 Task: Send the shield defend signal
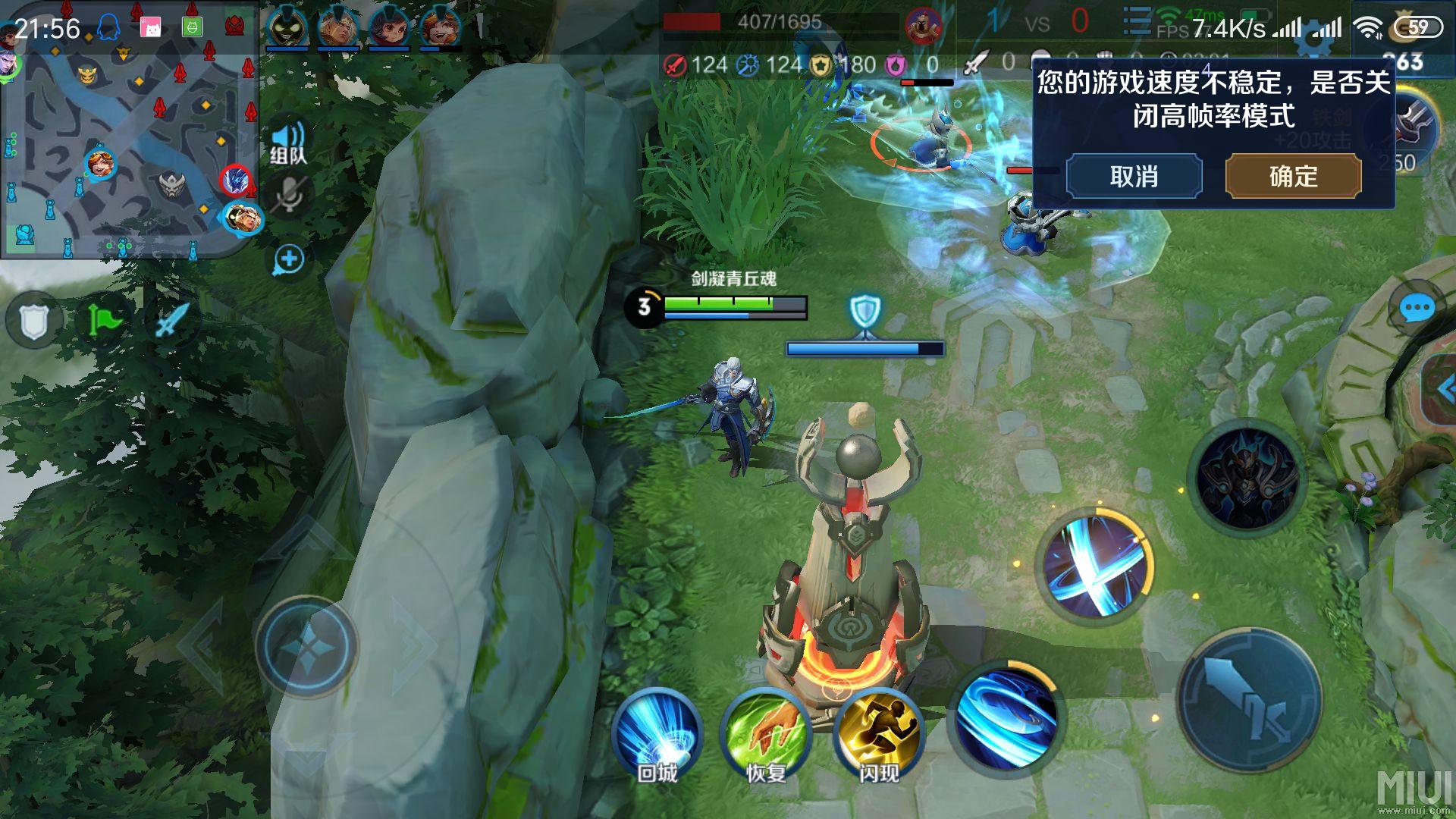coord(34,322)
